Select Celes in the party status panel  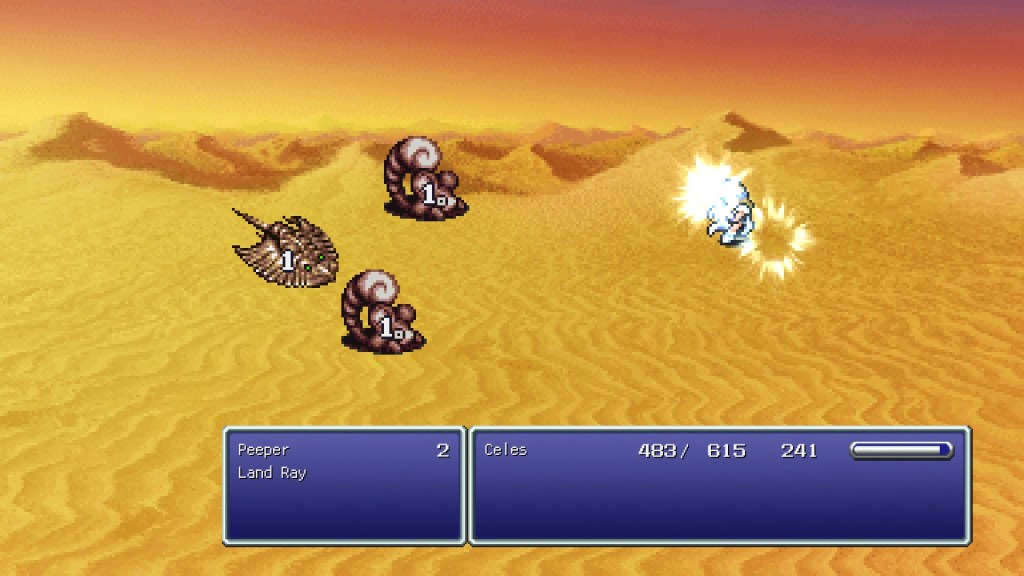click(x=505, y=450)
